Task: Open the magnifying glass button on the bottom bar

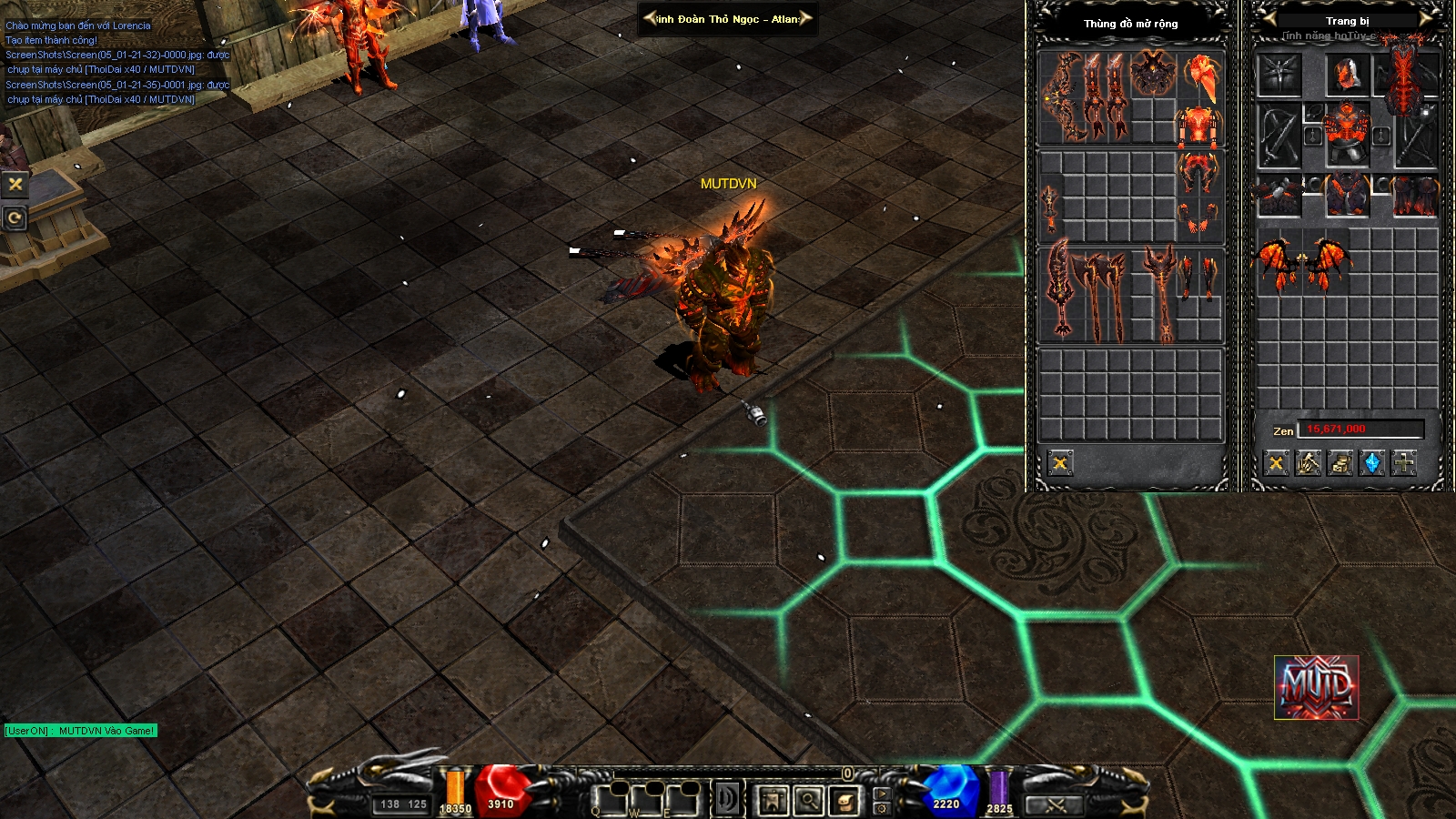Action: coord(808,801)
